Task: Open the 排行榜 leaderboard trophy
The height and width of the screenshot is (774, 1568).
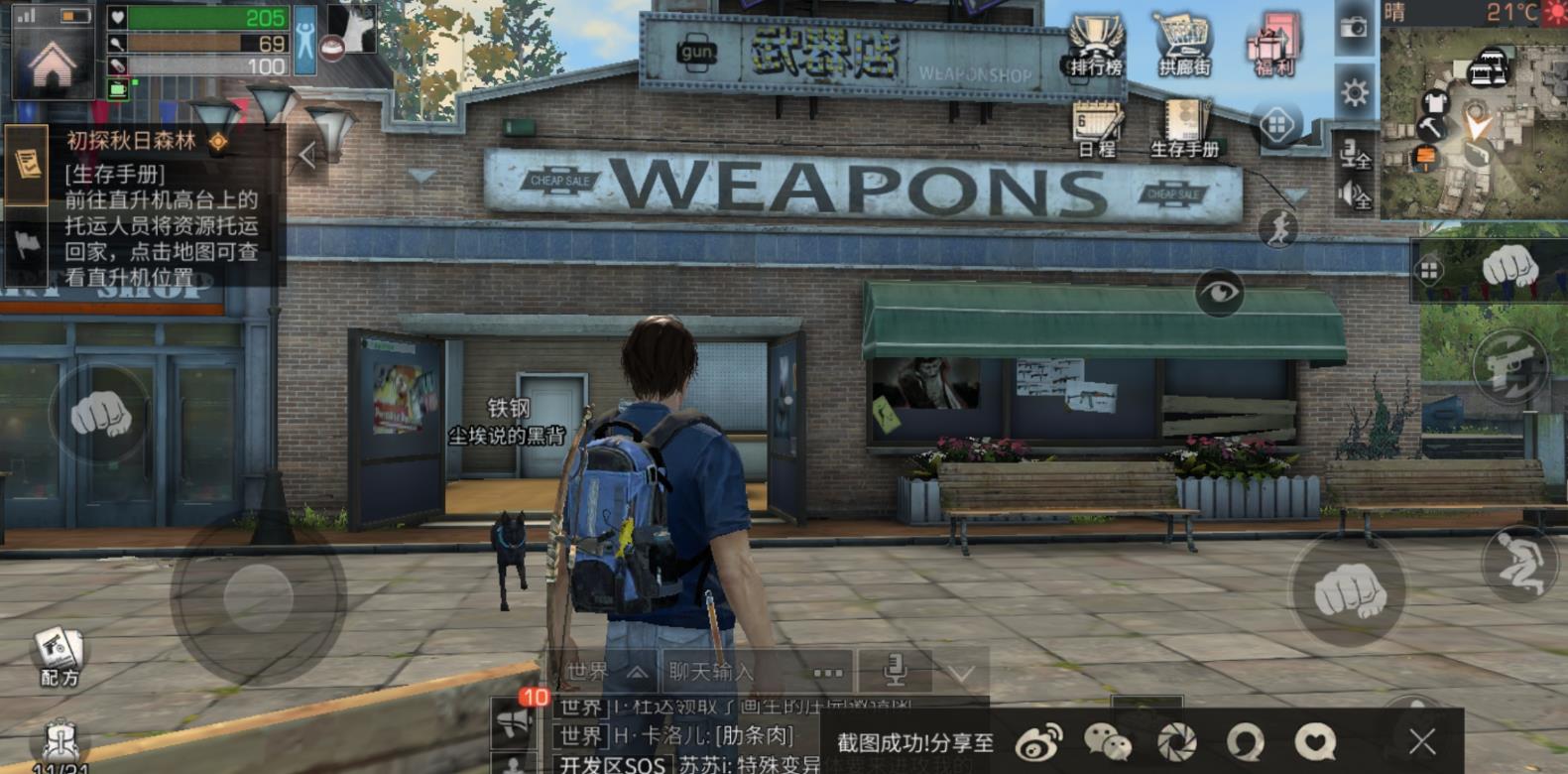Action: tap(1095, 47)
